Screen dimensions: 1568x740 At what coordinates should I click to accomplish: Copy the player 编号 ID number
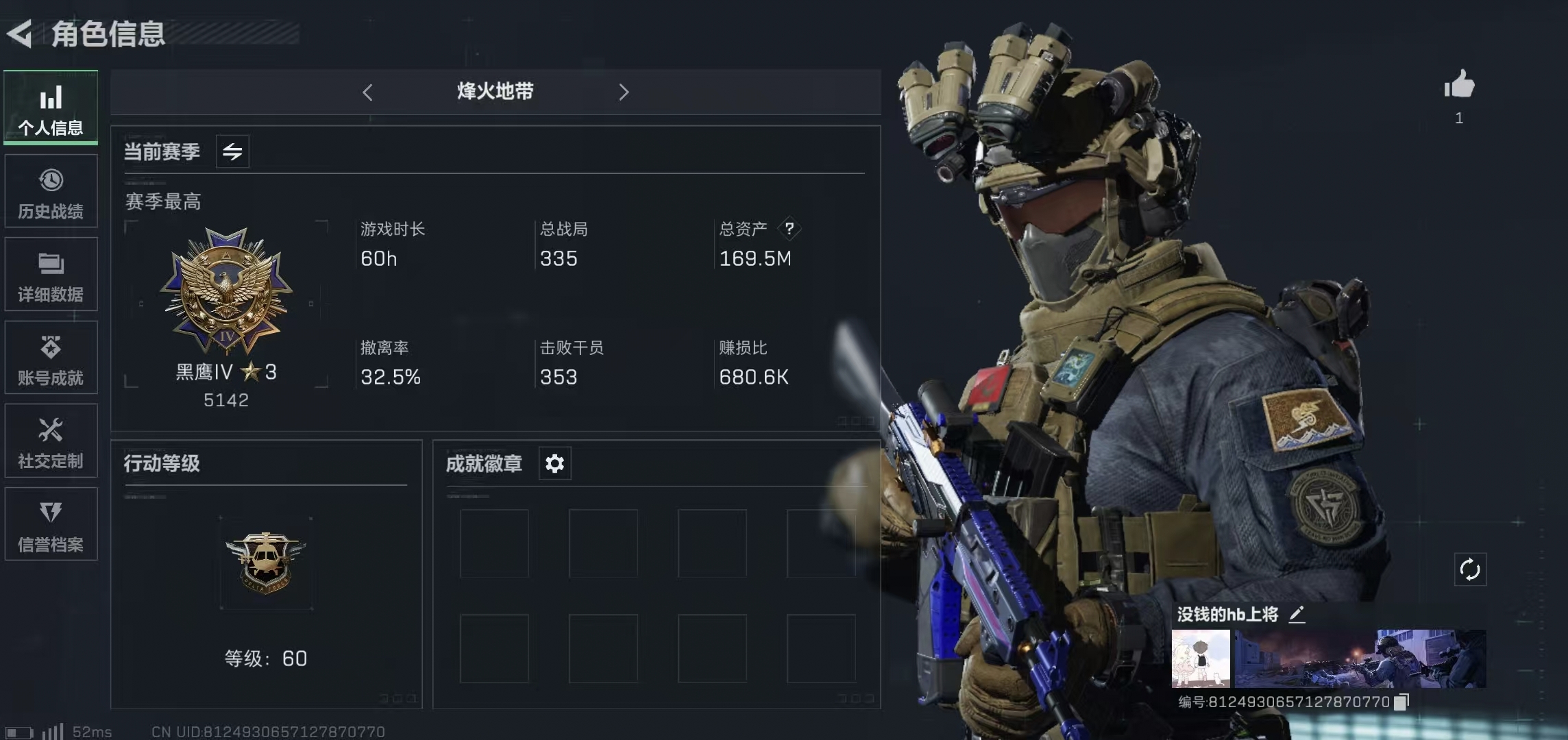point(1401,702)
